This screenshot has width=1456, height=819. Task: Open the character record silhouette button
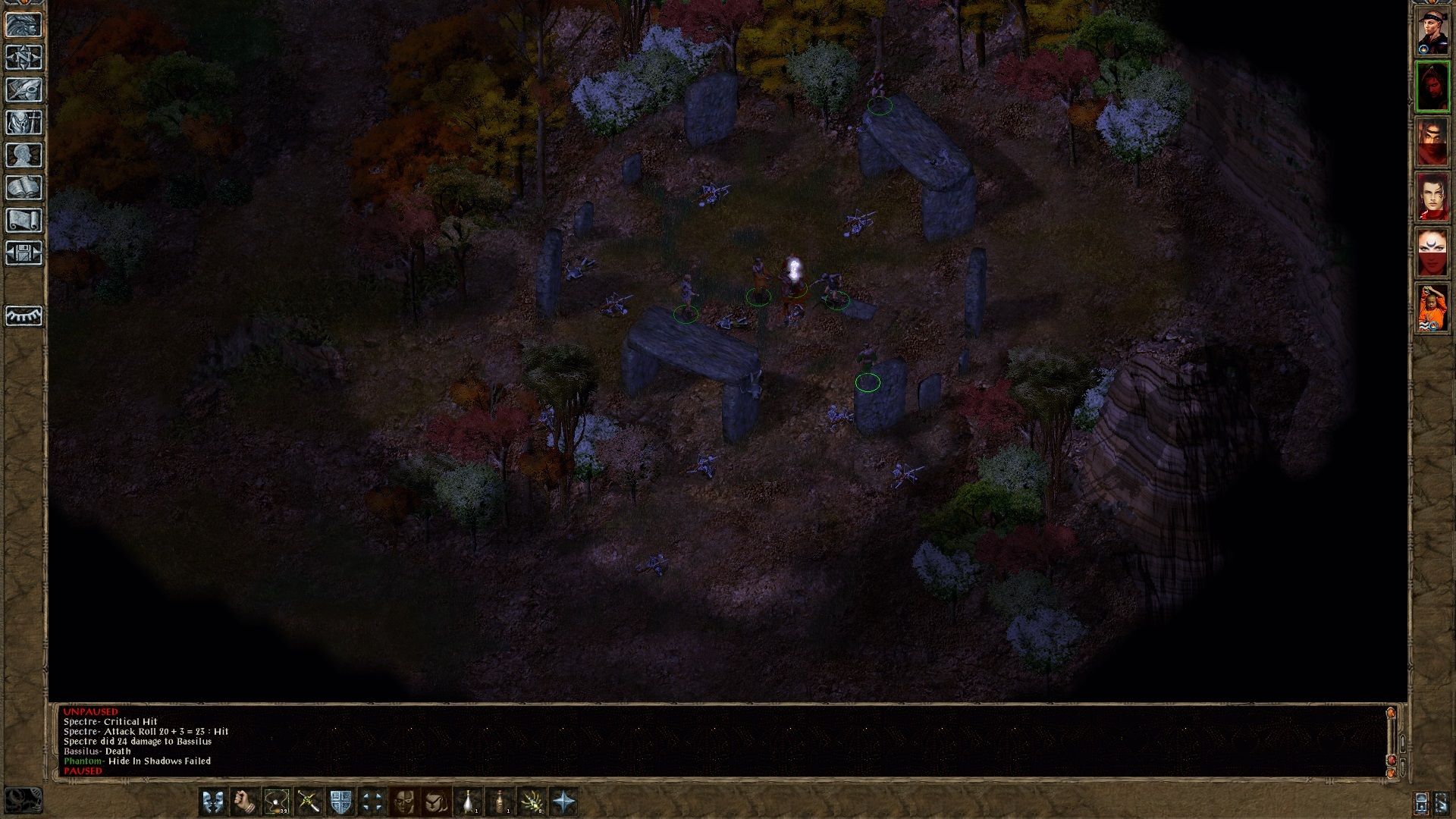point(24,155)
